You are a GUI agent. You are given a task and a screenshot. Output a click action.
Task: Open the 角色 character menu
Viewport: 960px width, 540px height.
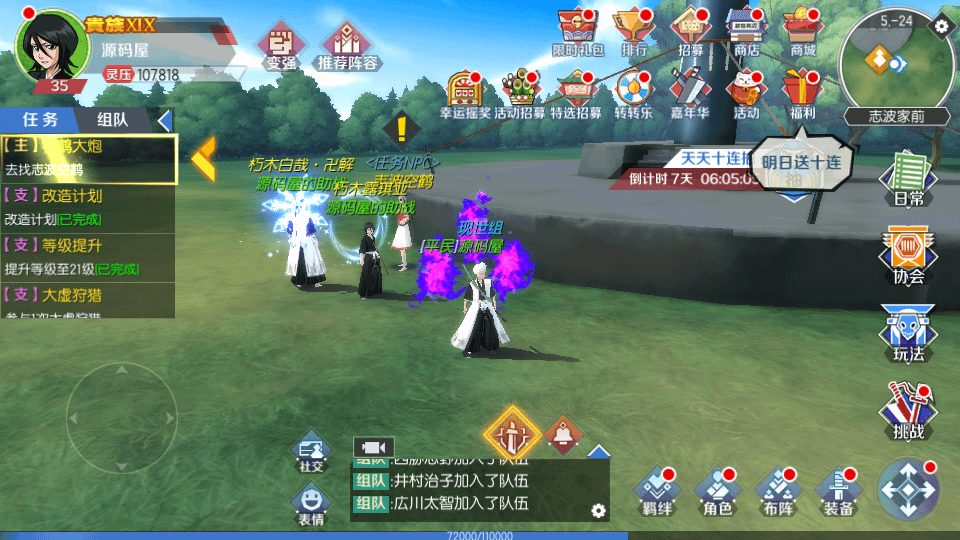716,491
